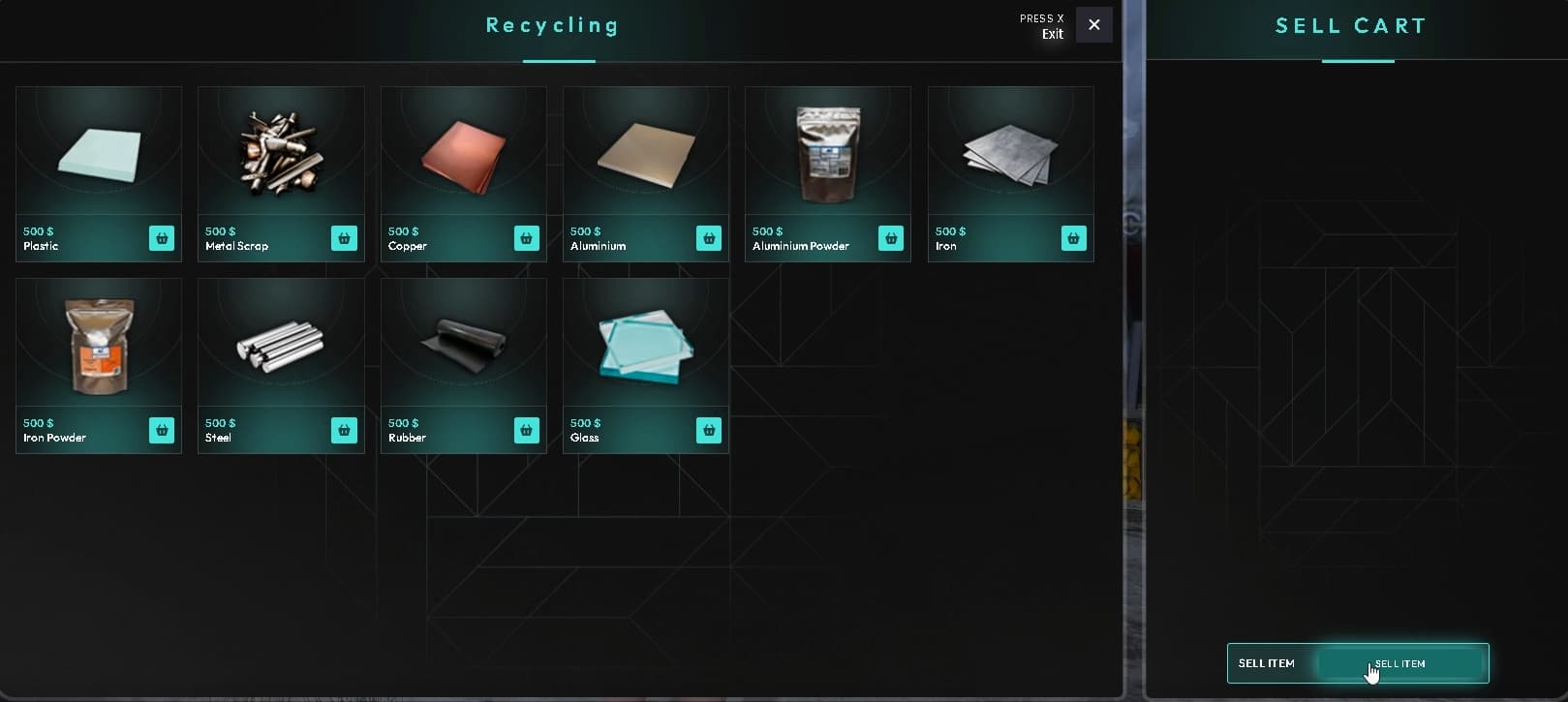Click the cart icon on the Iron item
The width and height of the screenshot is (1568, 702).
click(x=1072, y=238)
